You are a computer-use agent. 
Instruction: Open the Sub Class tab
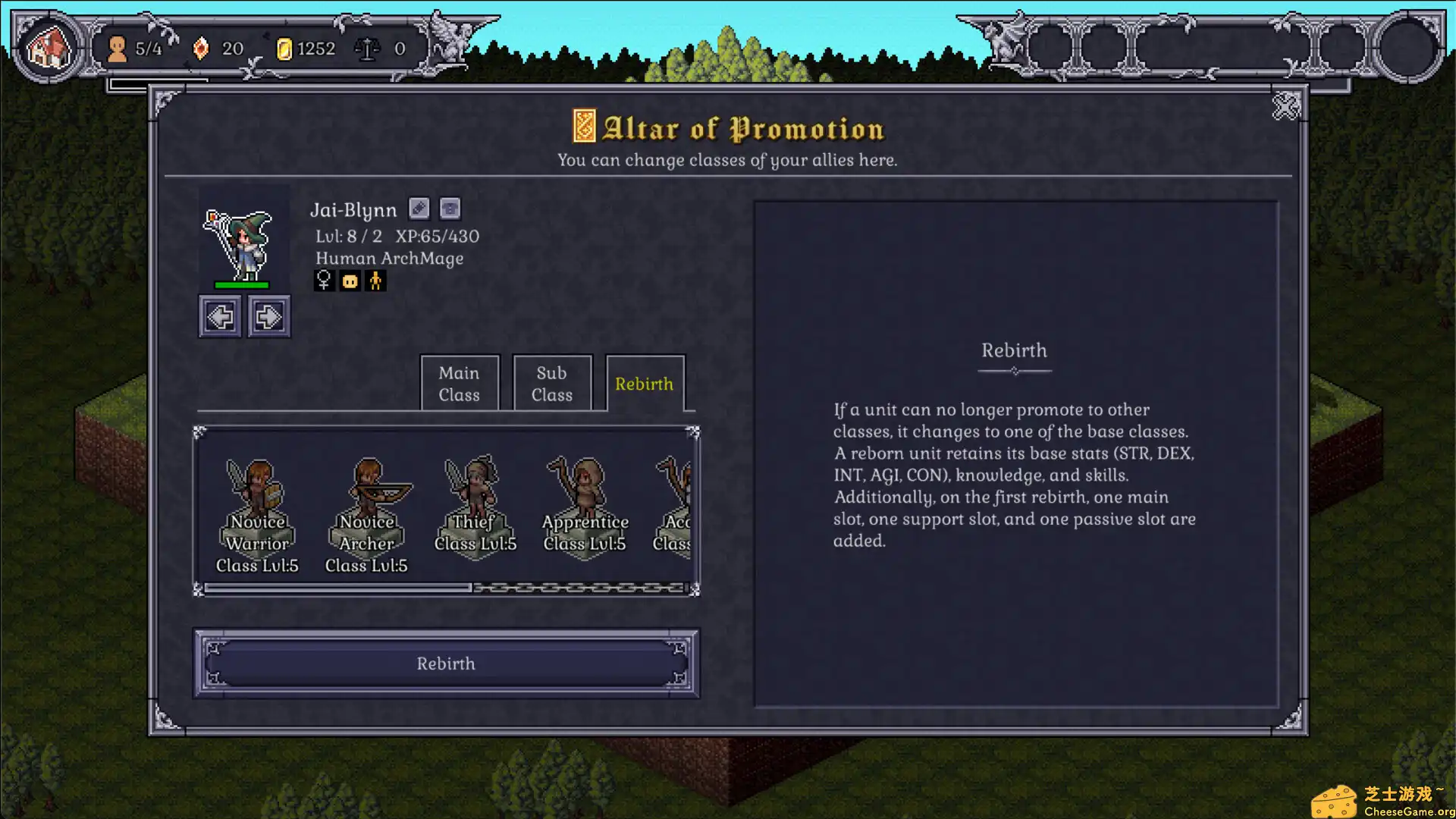point(551,384)
